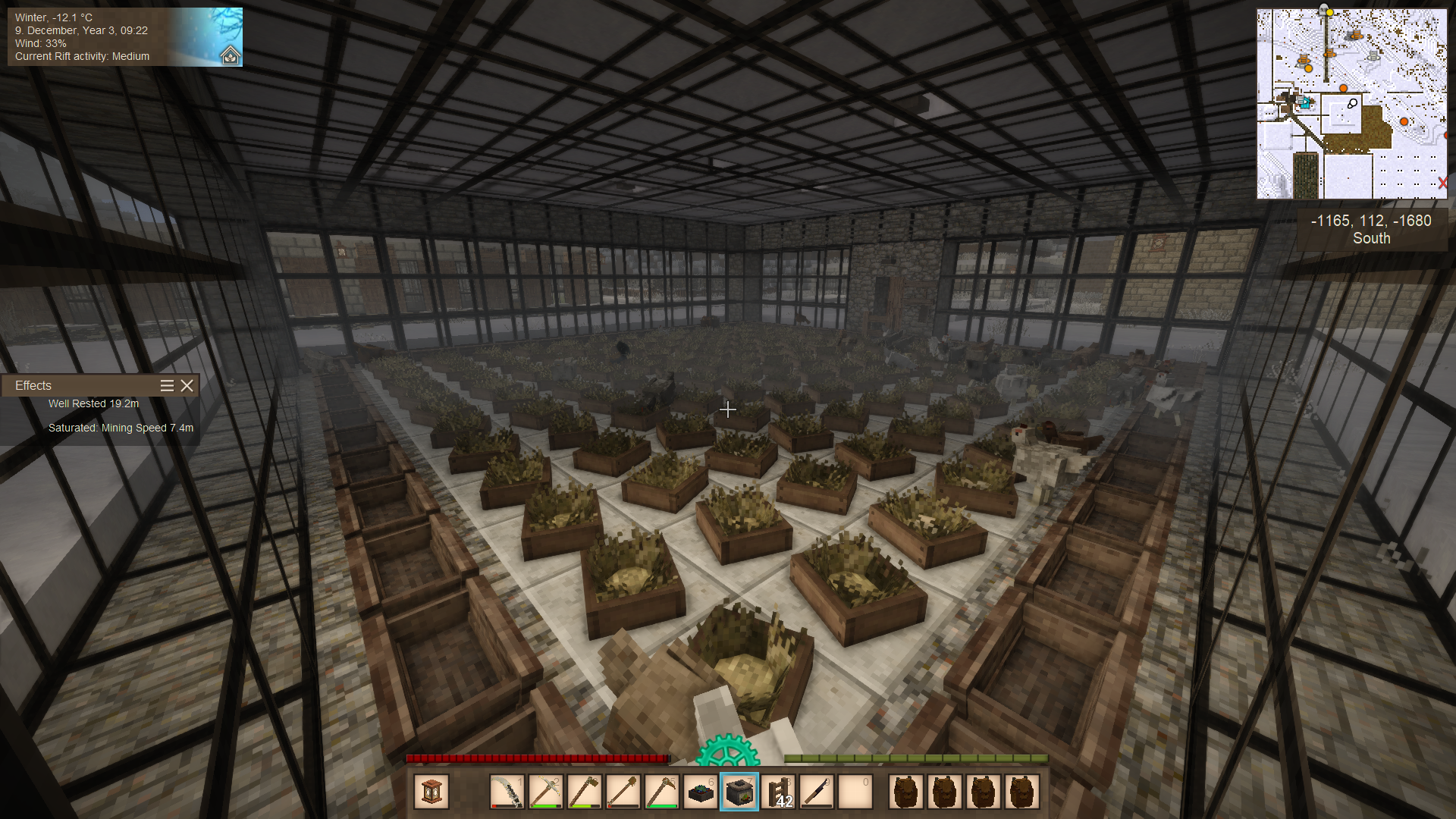The height and width of the screenshot is (819, 1456).
Task: Close the Effects panel
Action: (187, 386)
